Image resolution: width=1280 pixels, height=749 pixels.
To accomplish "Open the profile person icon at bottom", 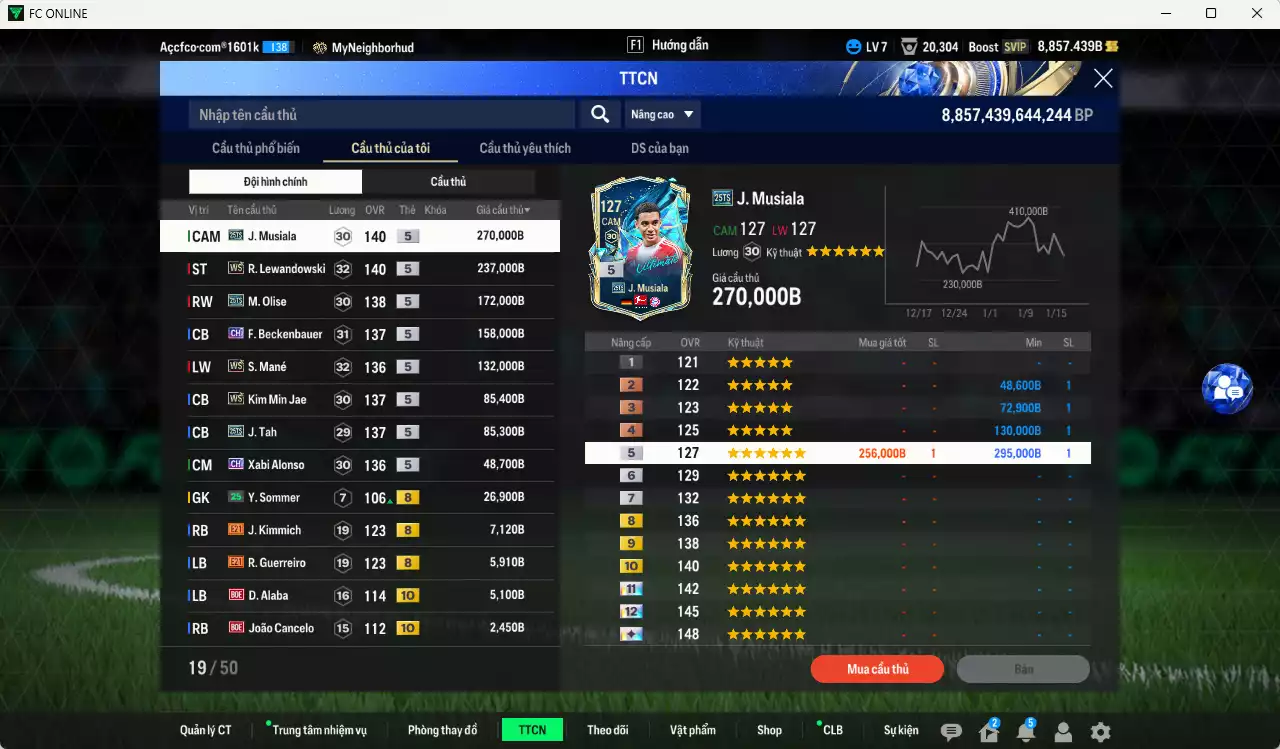I will point(1063,729).
